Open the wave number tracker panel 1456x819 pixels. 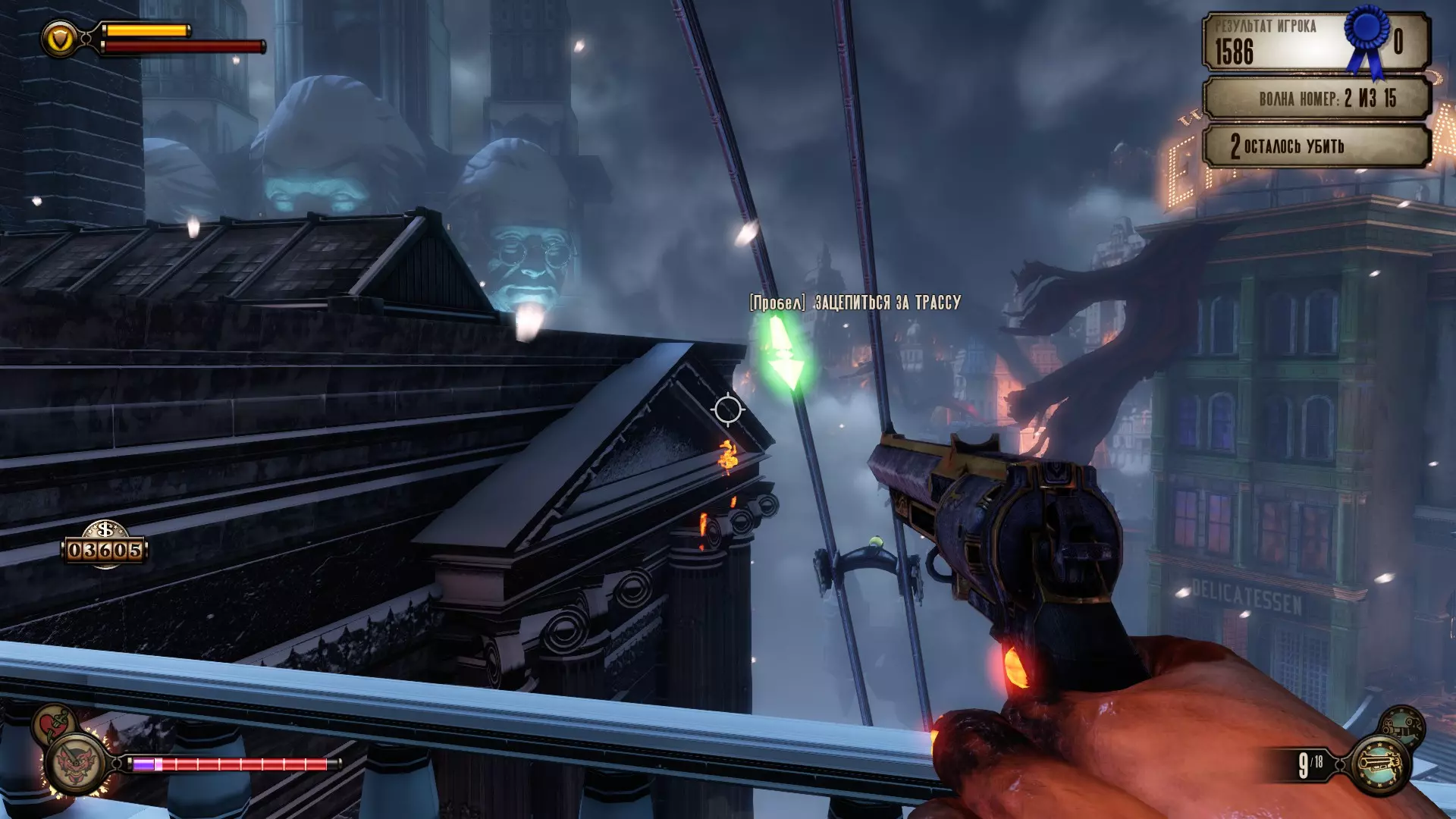1316,99
